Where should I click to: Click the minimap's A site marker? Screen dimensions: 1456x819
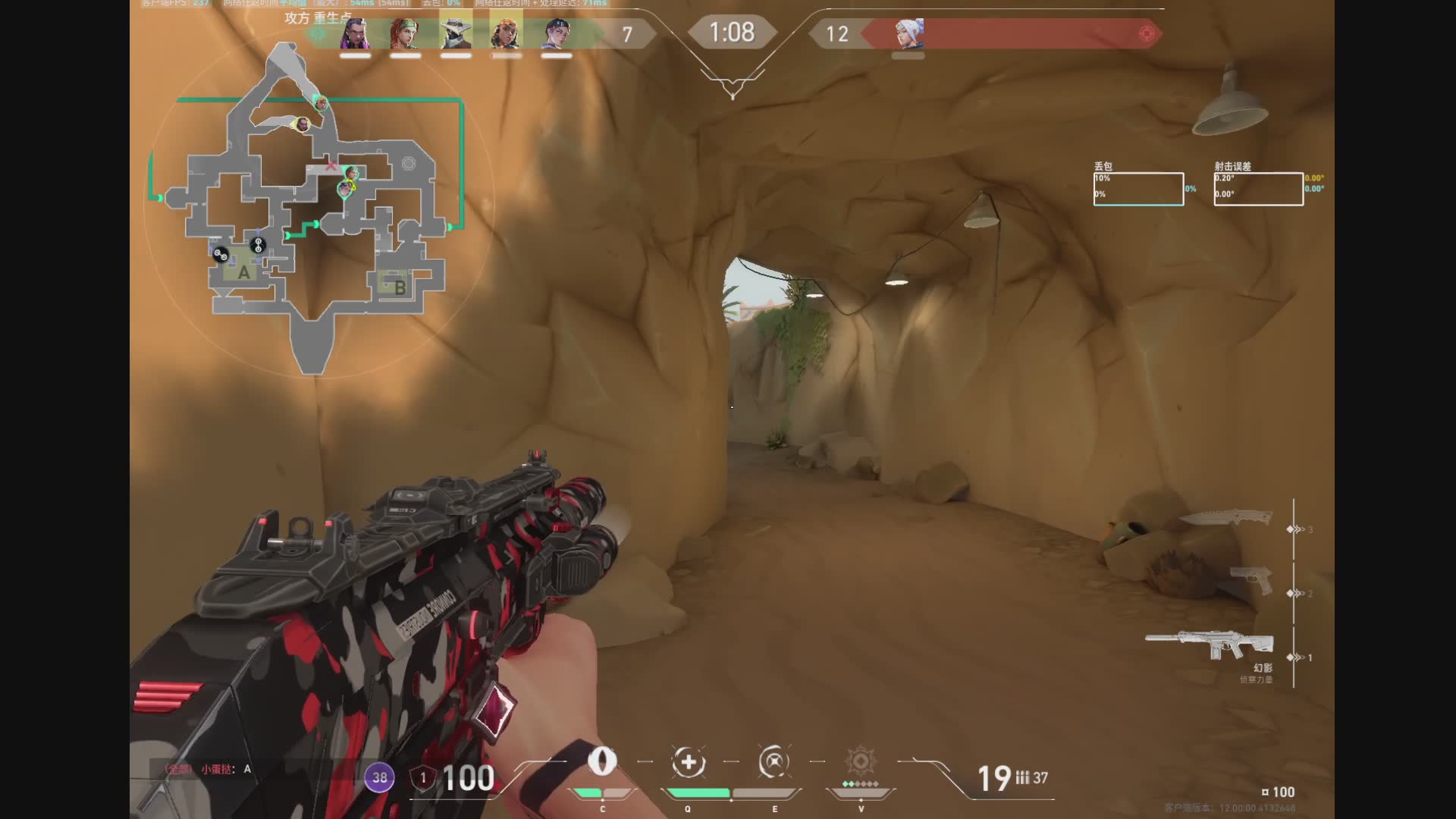tap(243, 272)
